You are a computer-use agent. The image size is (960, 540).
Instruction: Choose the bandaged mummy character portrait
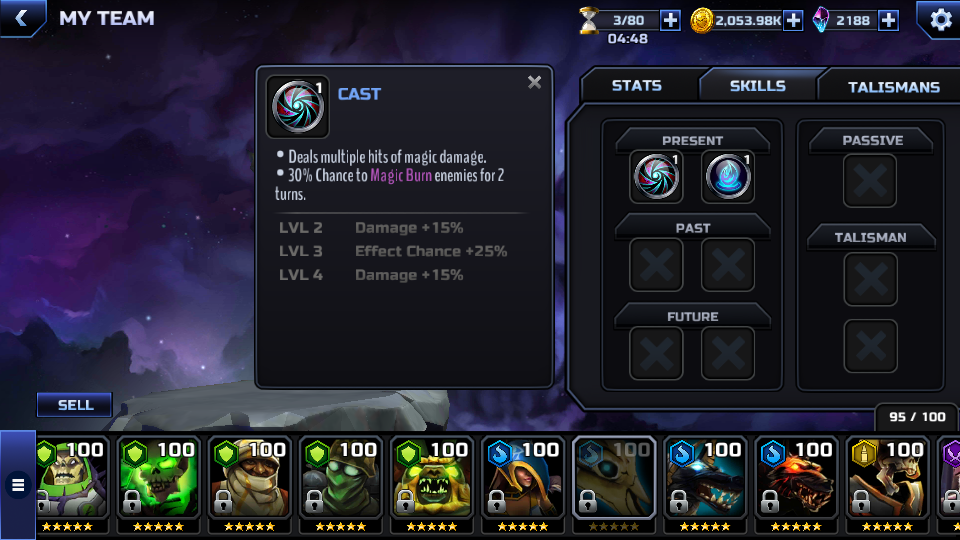coord(249,478)
